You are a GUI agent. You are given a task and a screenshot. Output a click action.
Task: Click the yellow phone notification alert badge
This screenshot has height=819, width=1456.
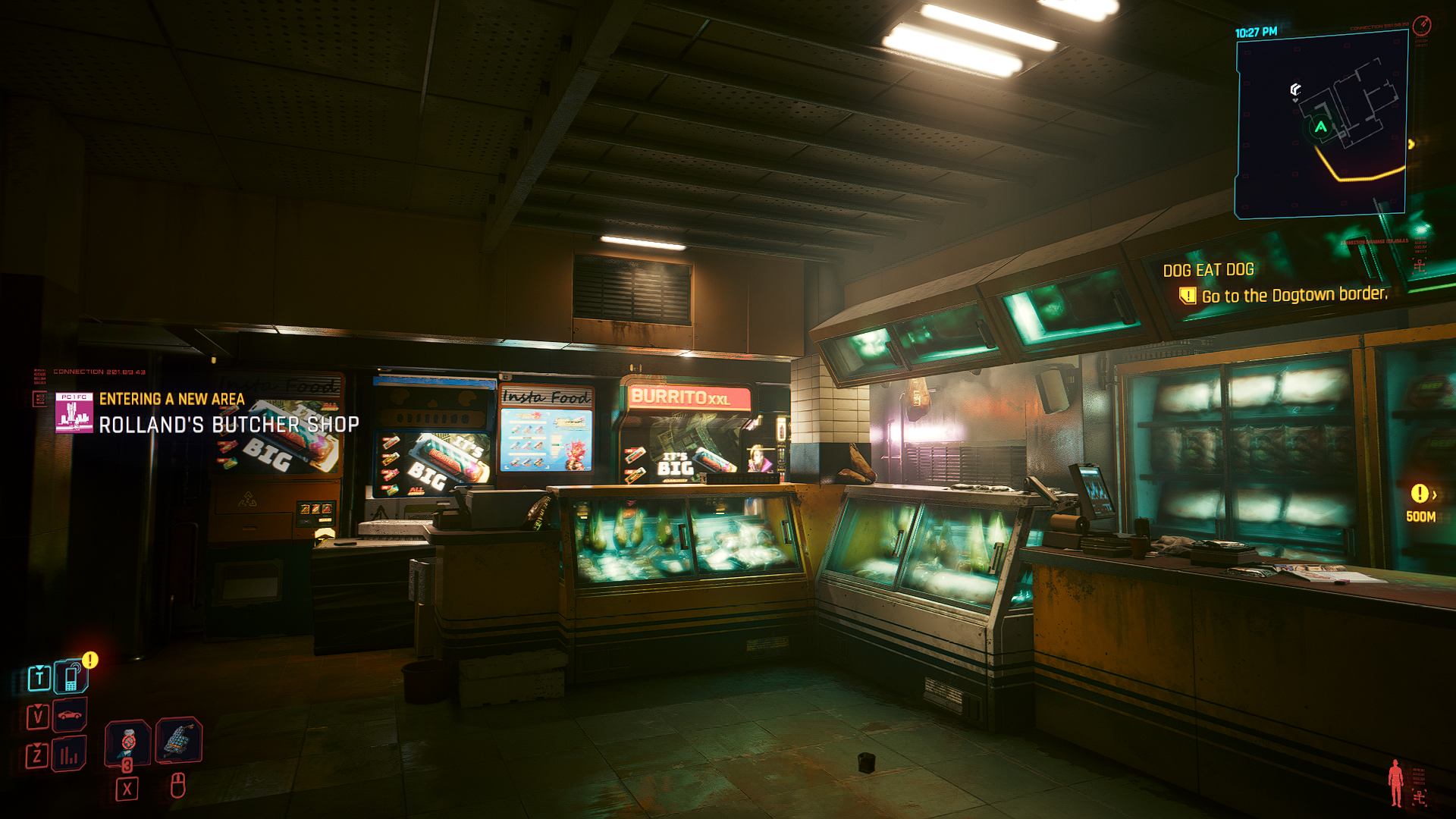(90, 660)
